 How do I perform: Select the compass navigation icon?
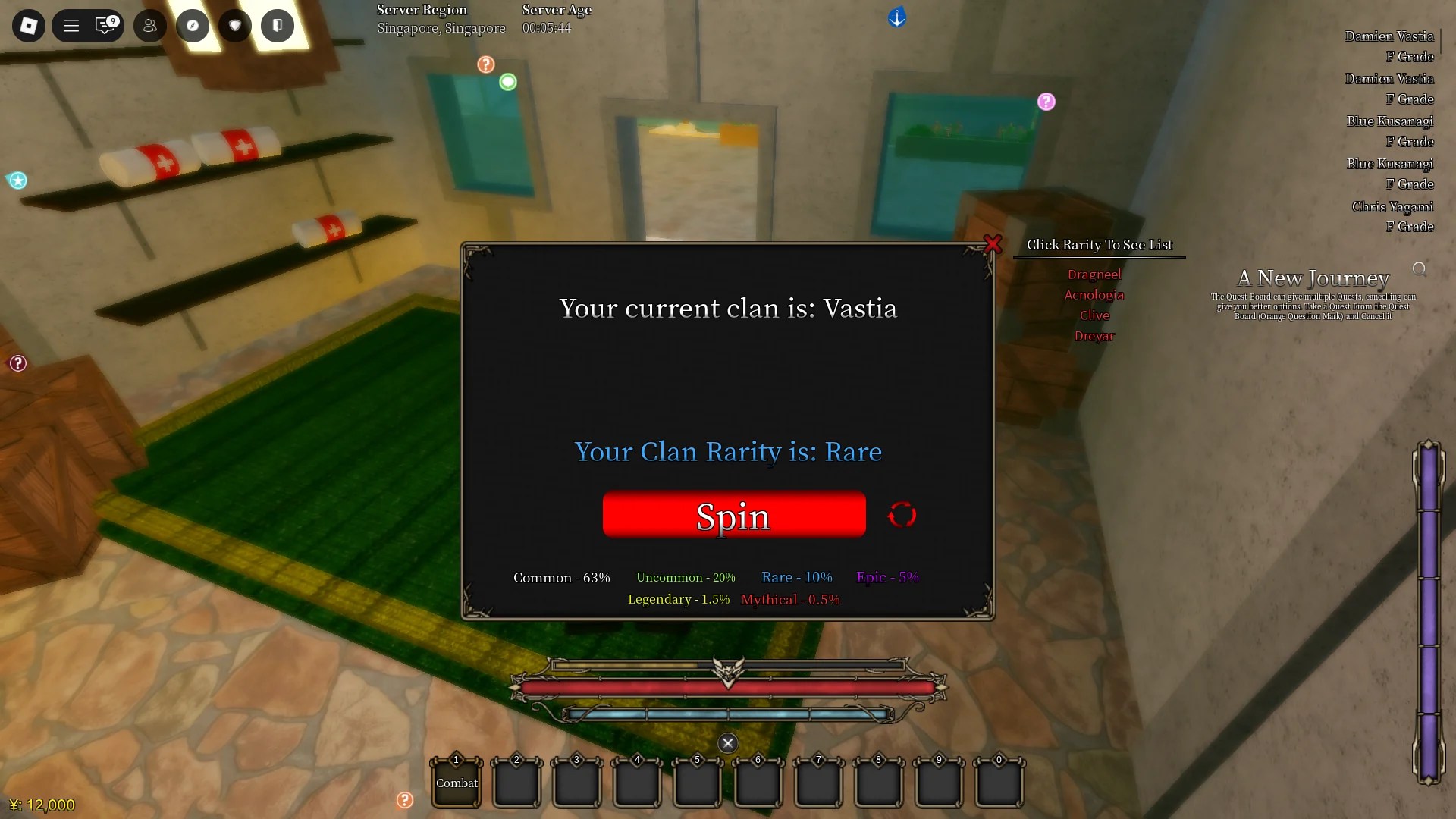click(x=192, y=25)
